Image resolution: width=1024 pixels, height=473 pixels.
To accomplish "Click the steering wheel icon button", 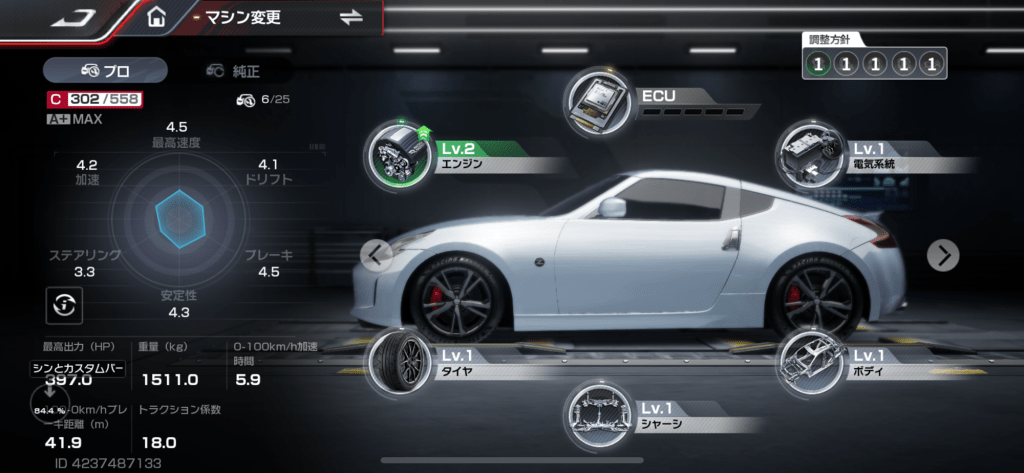I will tap(64, 303).
